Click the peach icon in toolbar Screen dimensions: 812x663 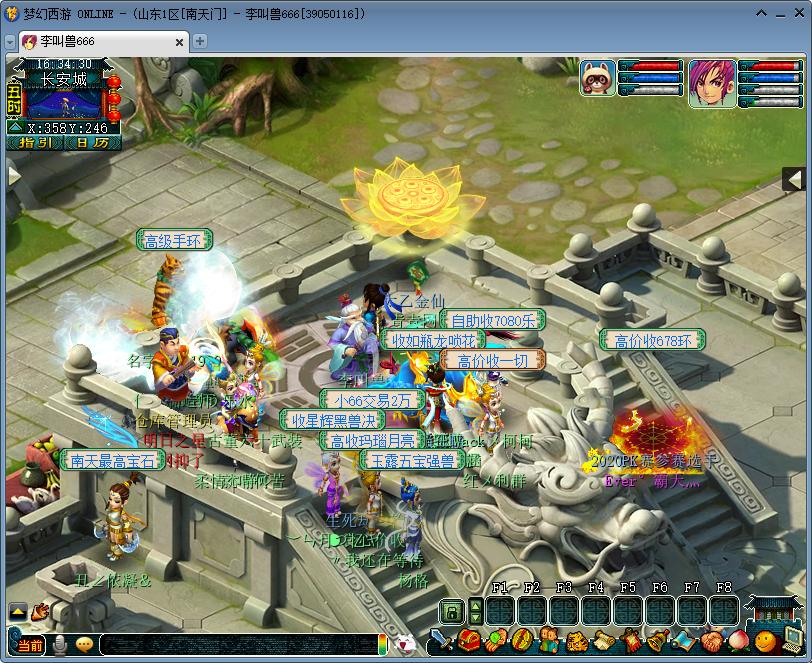tap(737, 641)
